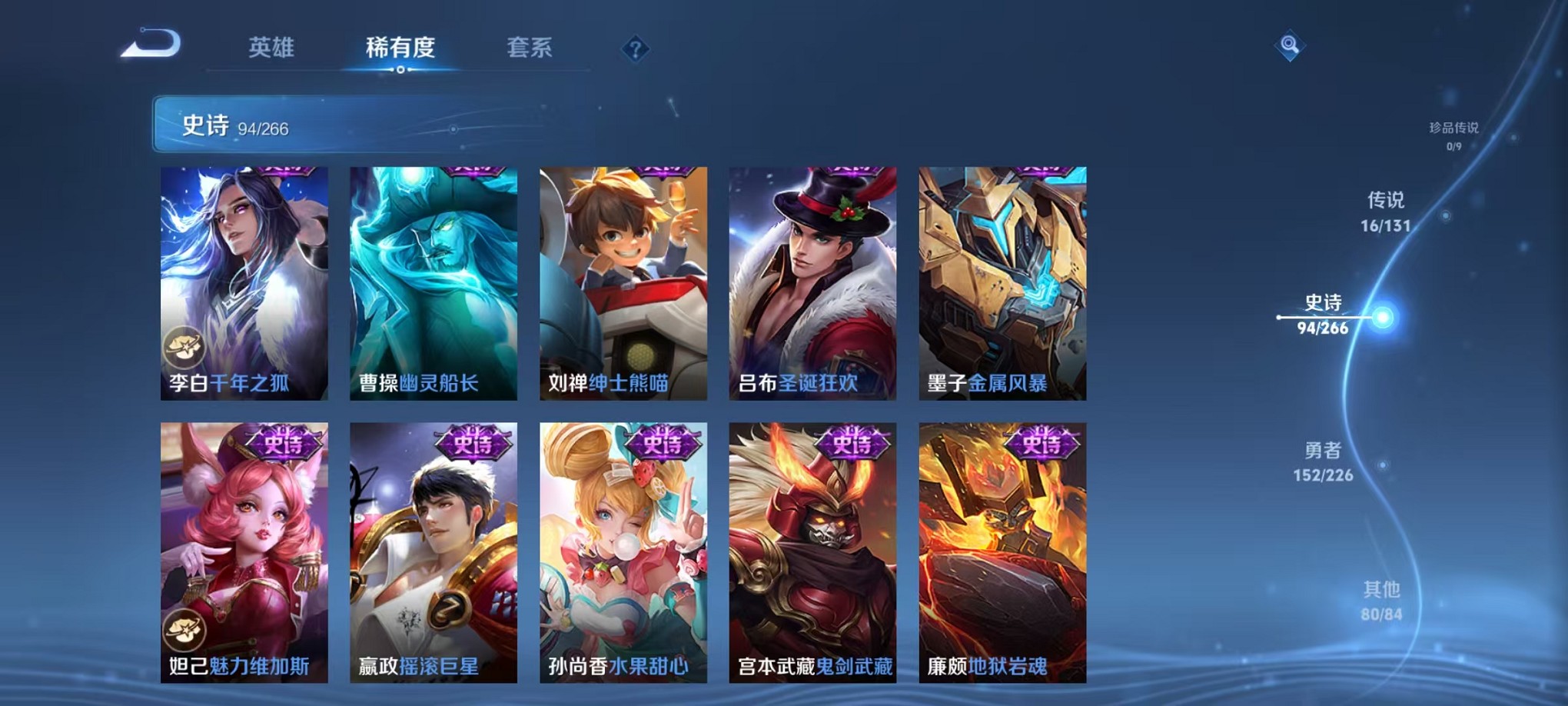The width and height of the screenshot is (1568, 706).
Task: Open the 套系 tab
Action: pos(538,46)
